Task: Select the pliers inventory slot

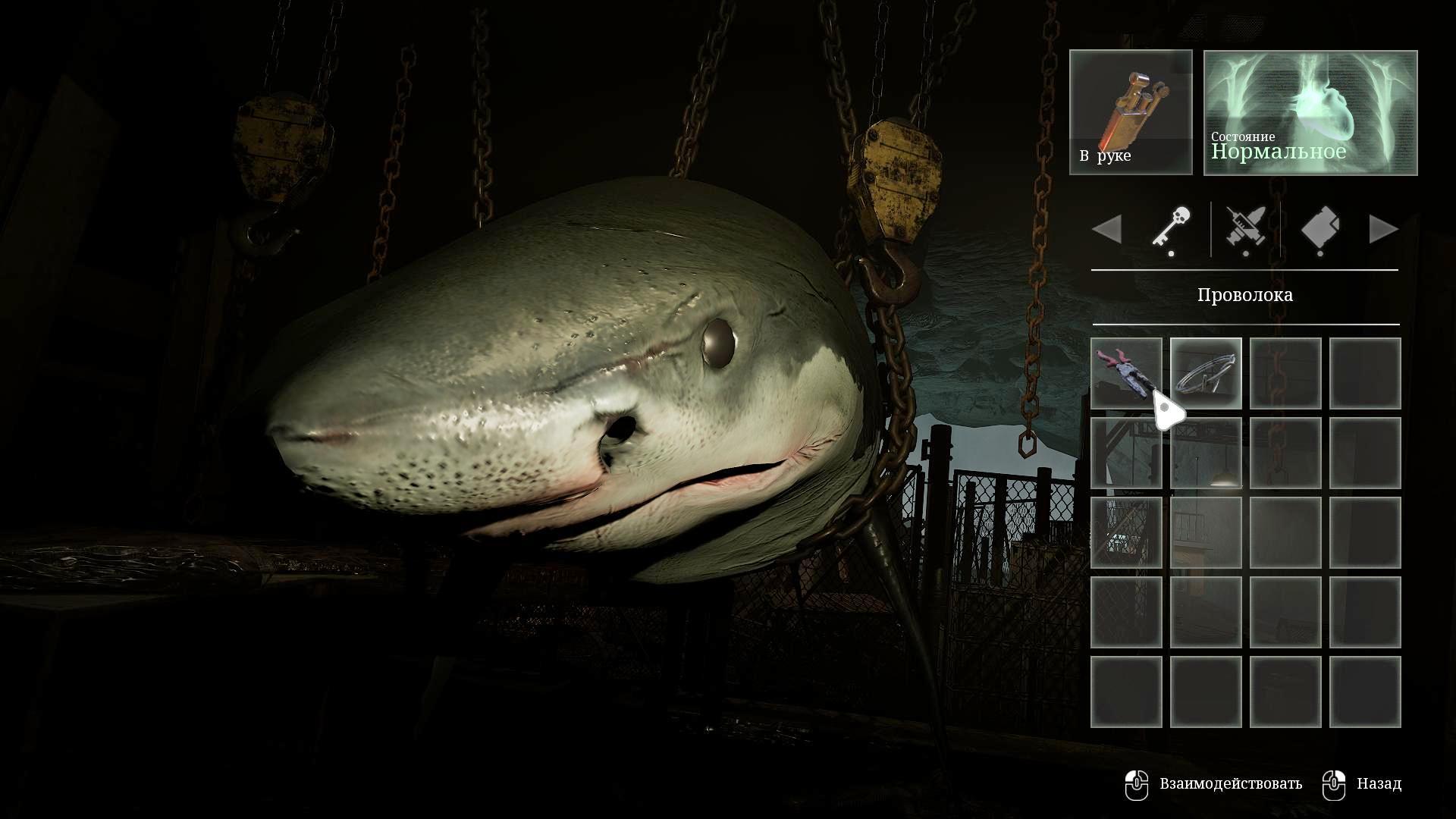Action: click(1126, 373)
